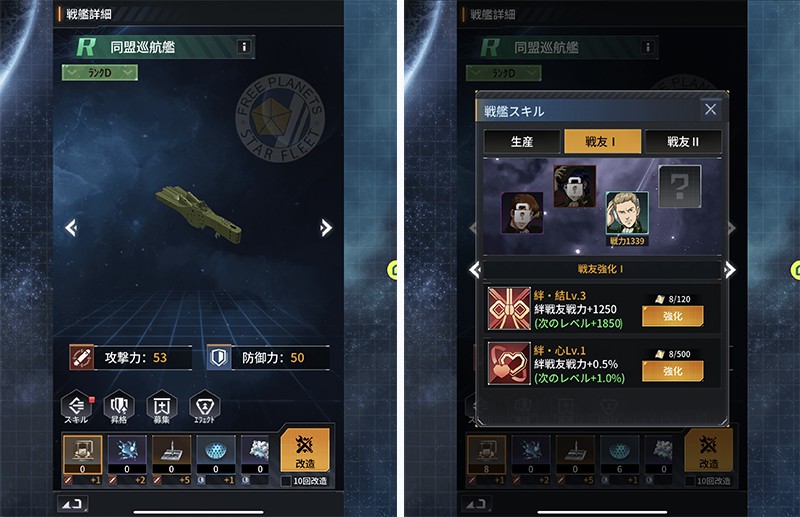Viewport: 800px width, 517px height.
Task: Open the エフェクト effect icon
Action: [x=204, y=406]
